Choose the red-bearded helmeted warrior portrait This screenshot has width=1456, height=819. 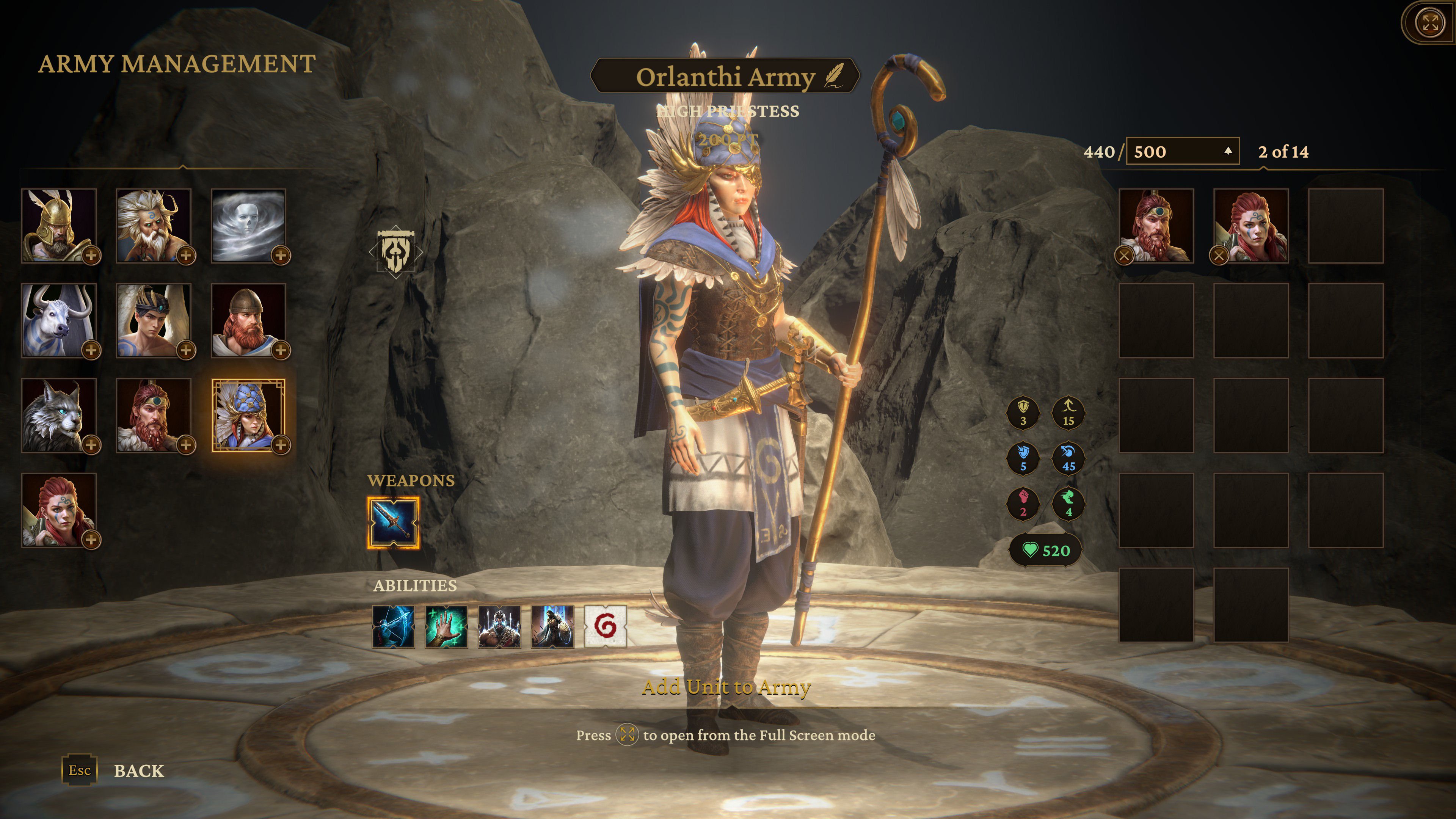tap(249, 320)
